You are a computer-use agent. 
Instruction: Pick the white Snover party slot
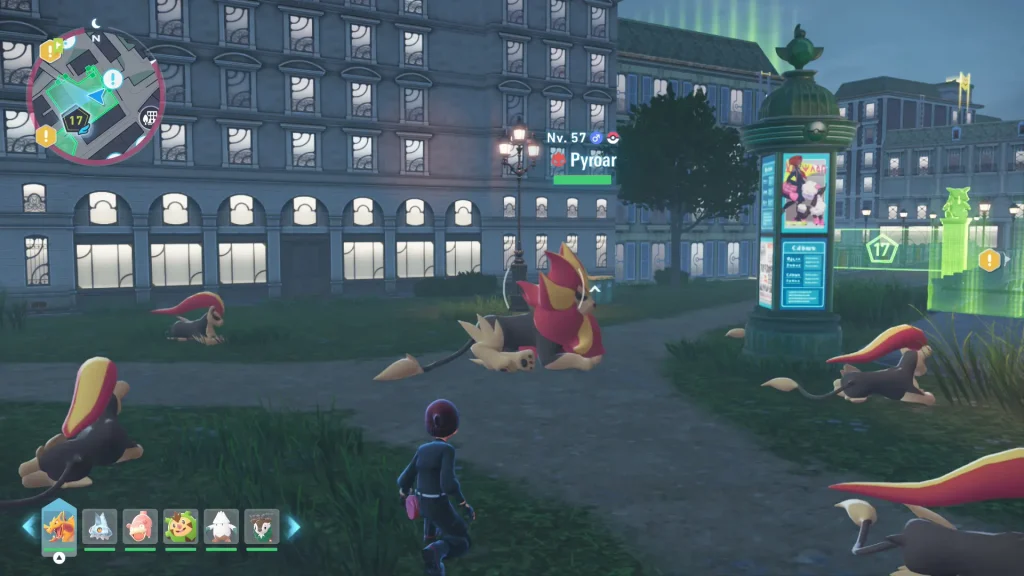click(x=221, y=526)
